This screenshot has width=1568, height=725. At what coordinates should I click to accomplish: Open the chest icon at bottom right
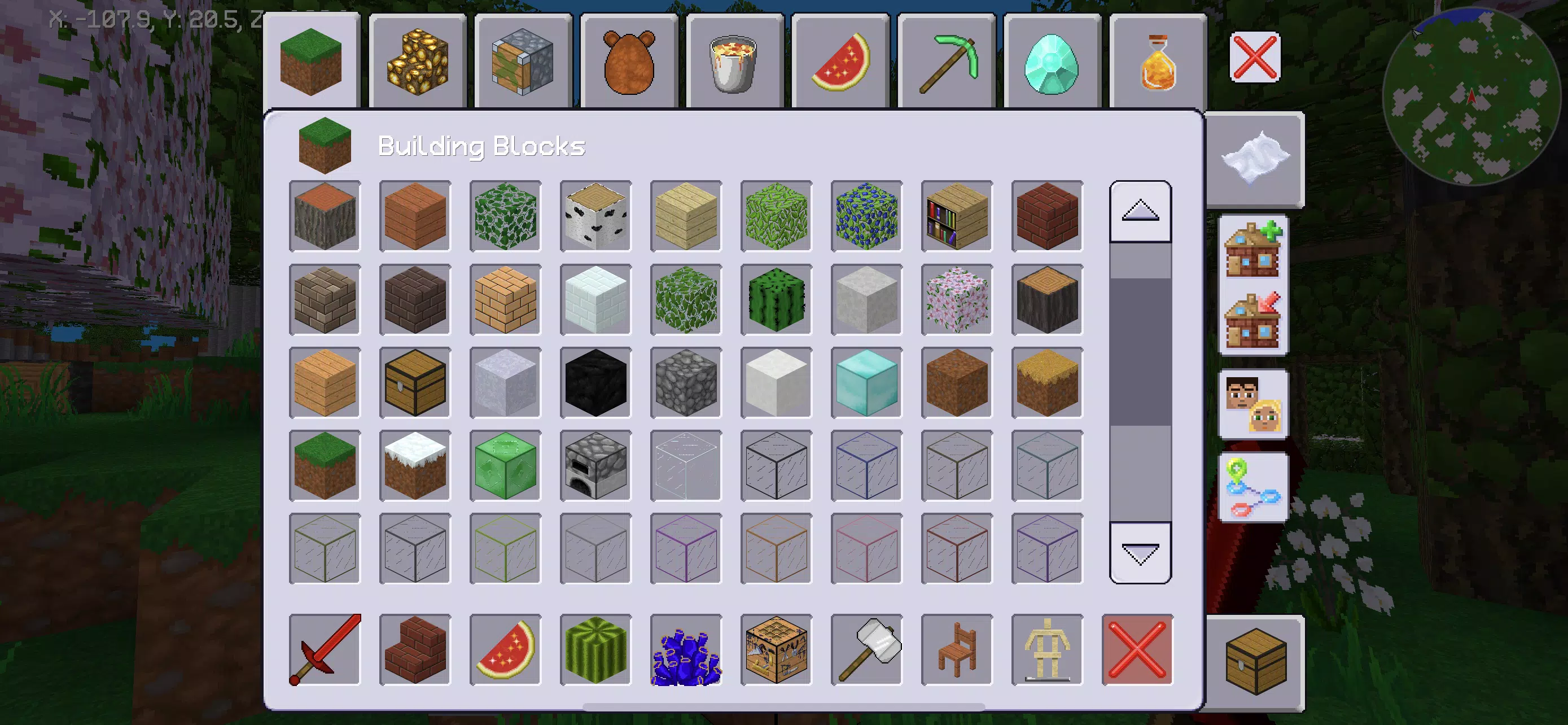[x=1255, y=660]
